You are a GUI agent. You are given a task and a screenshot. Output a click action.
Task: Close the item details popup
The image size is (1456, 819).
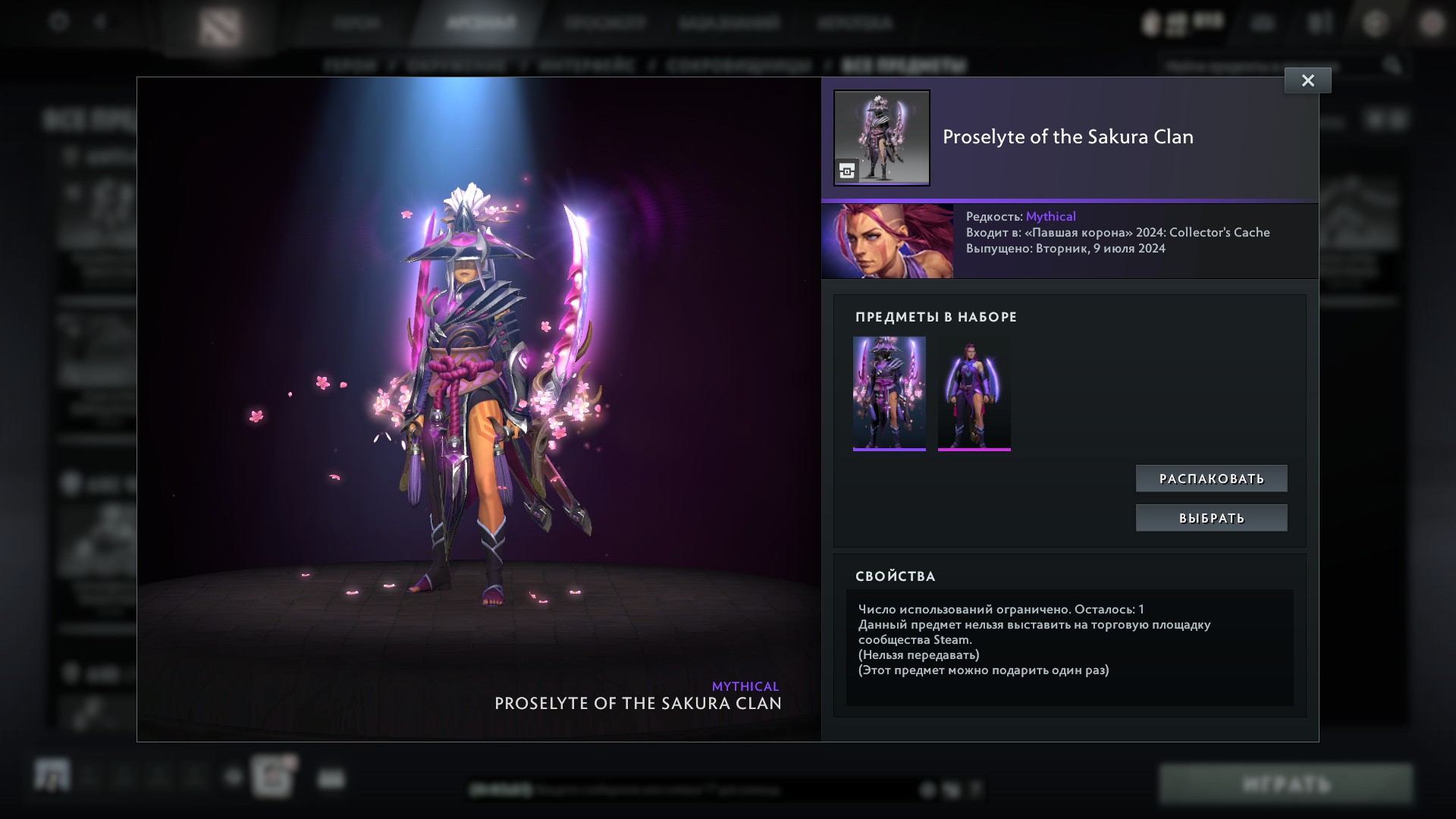pos(1307,80)
